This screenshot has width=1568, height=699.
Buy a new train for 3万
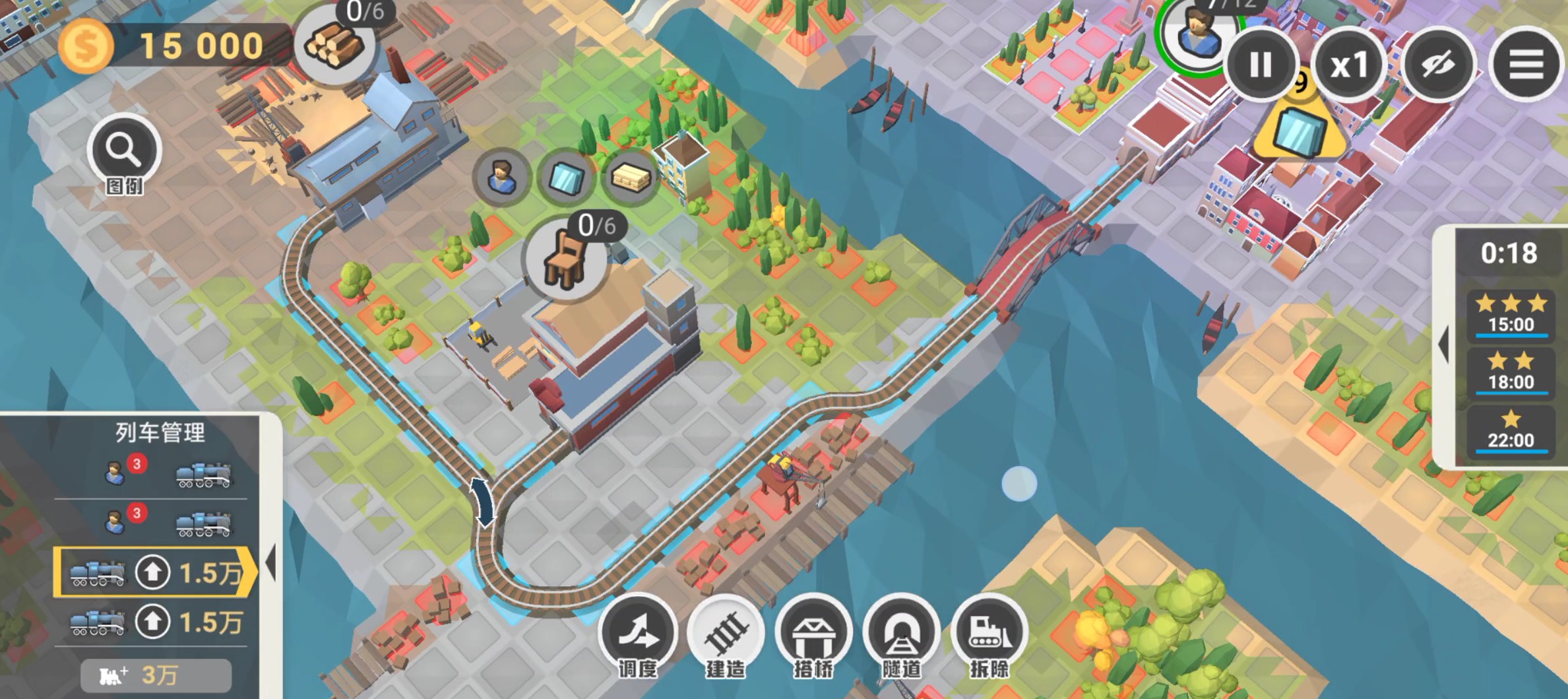coord(156,675)
